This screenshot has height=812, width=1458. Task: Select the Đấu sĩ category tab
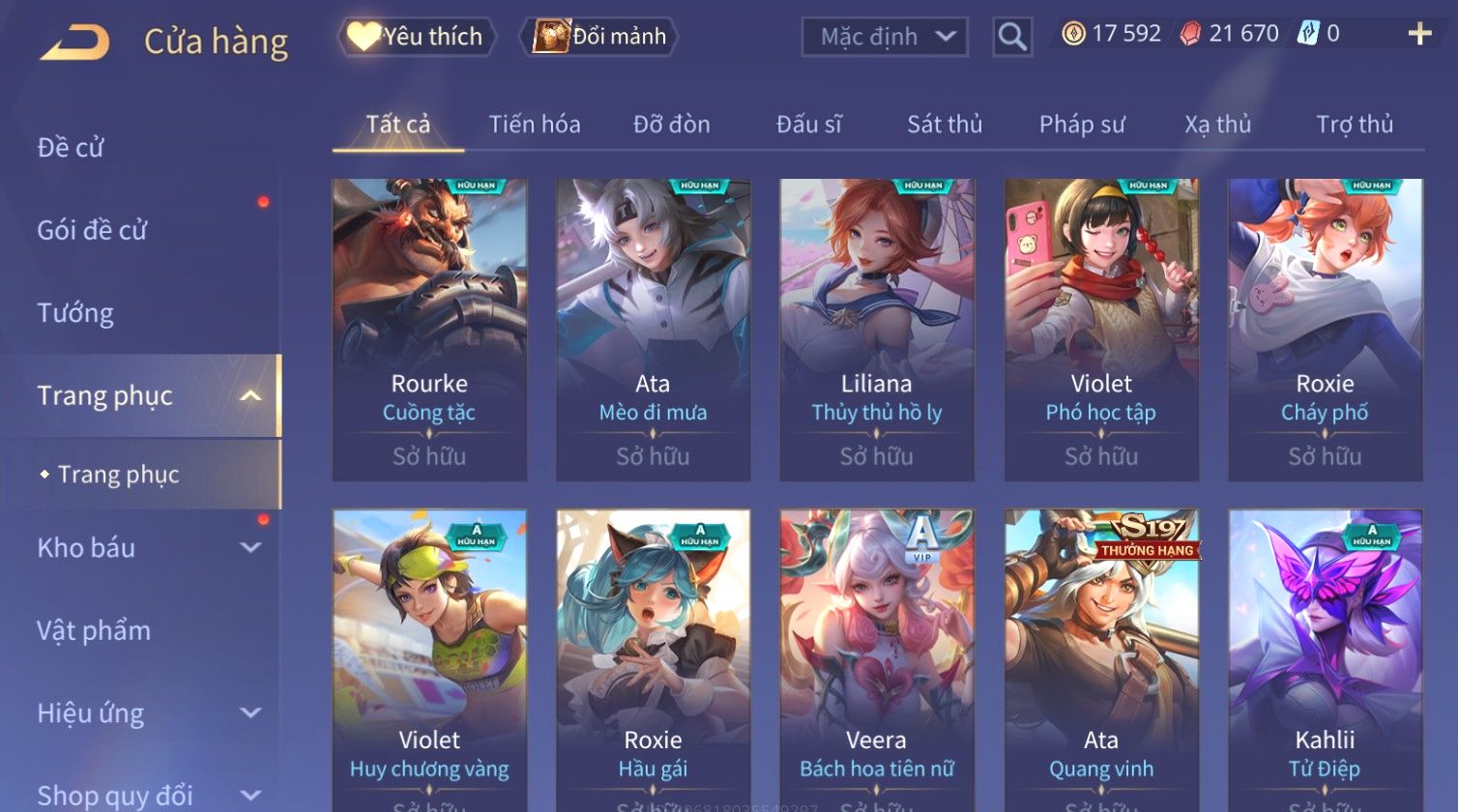tap(808, 125)
